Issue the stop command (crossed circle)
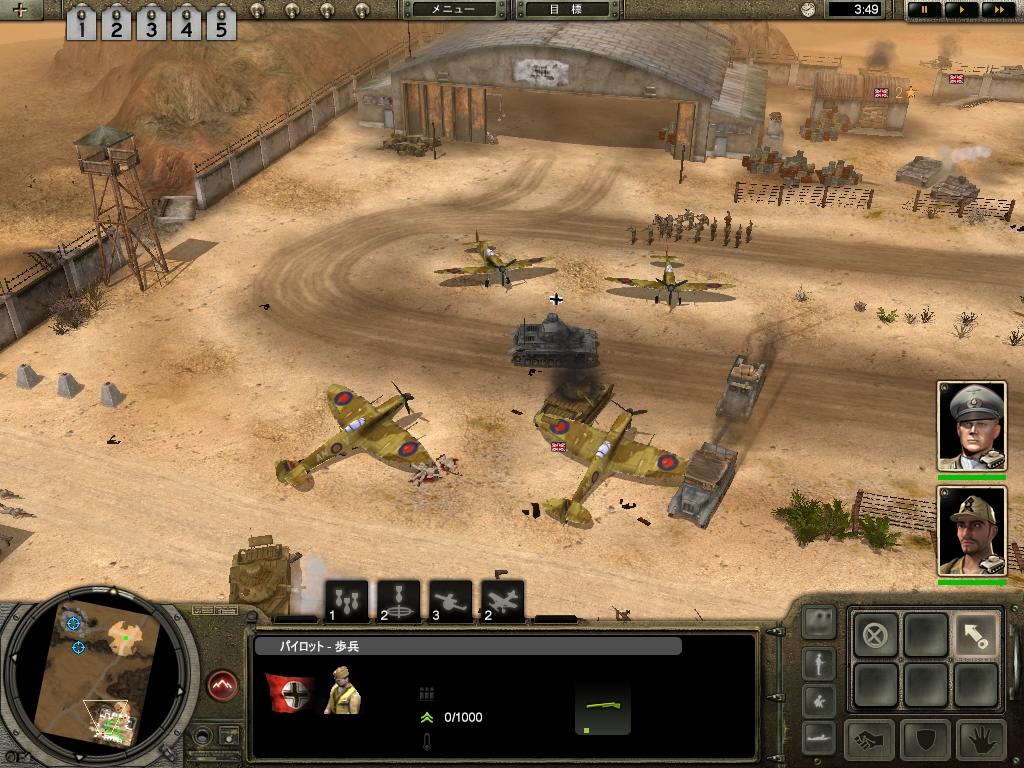This screenshot has width=1024, height=768. (875, 633)
